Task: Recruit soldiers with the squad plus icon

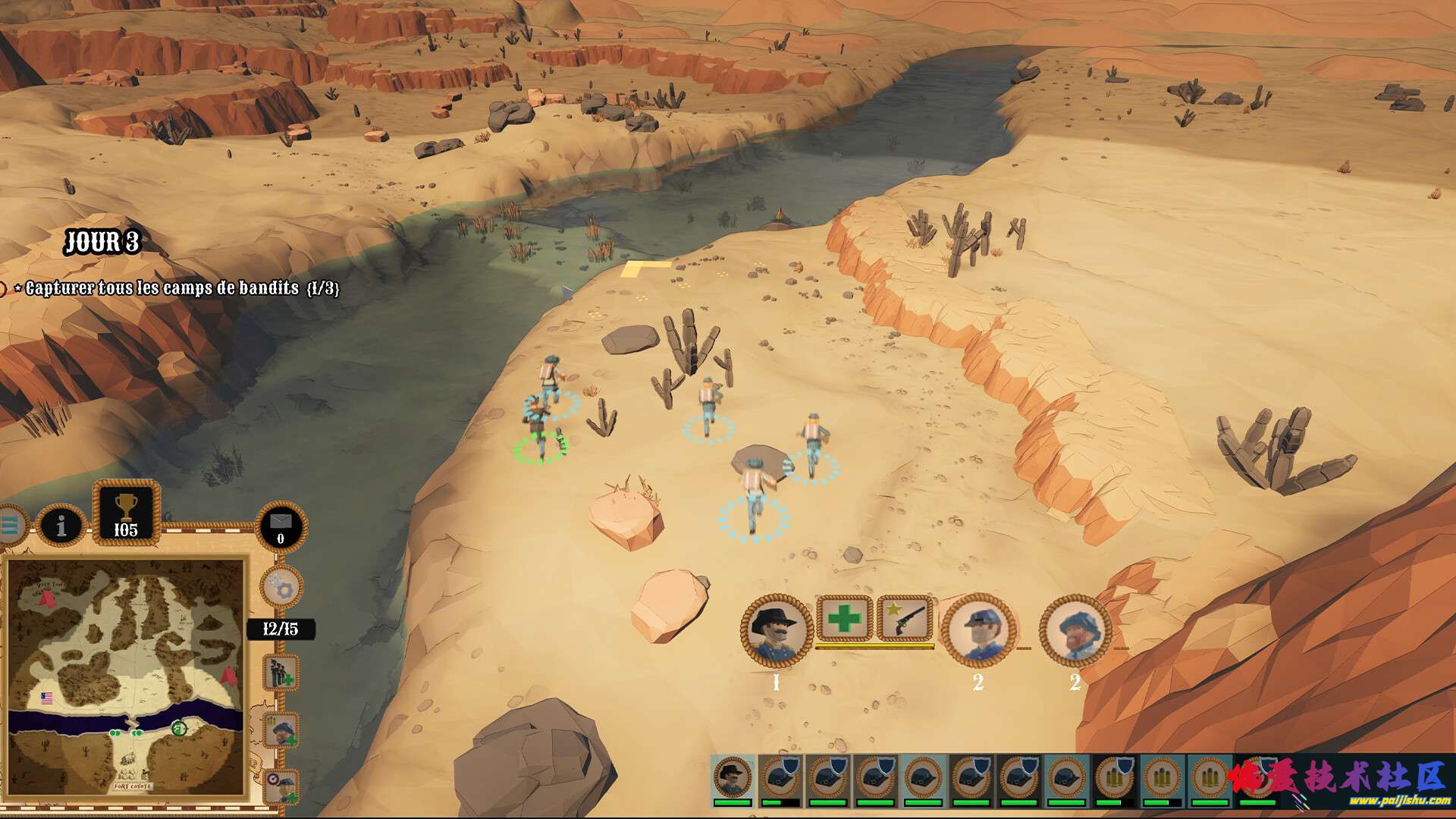Action: pyautogui.click(x=281, y=673)
